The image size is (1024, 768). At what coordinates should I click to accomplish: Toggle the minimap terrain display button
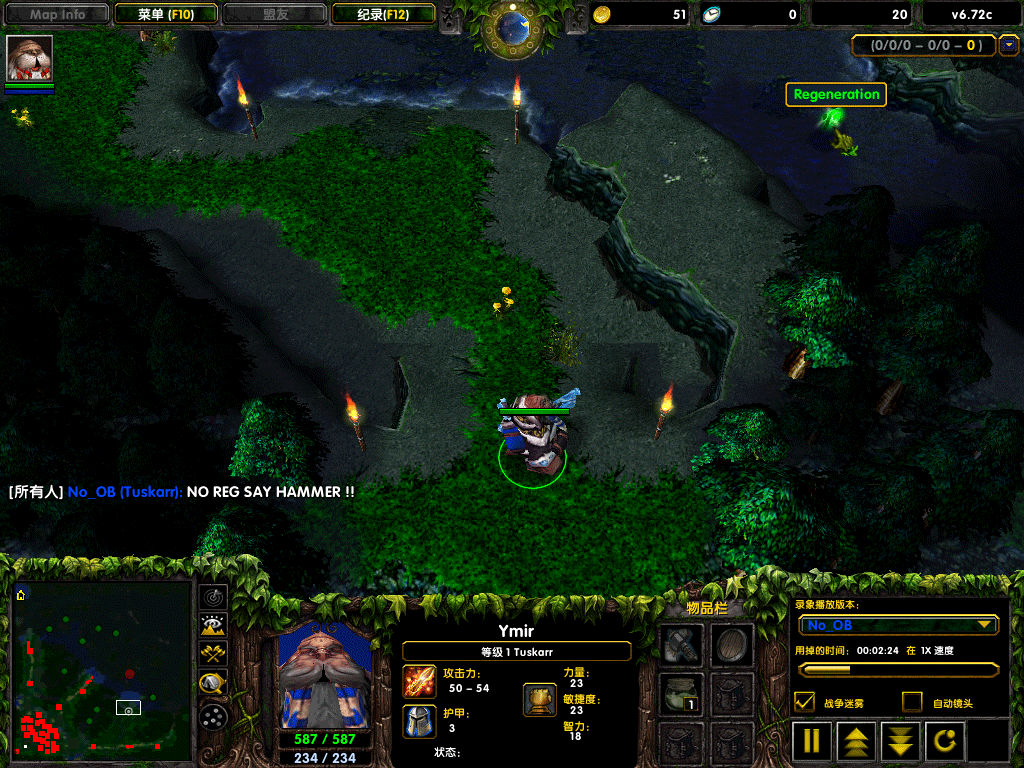[x=213, y=626]
